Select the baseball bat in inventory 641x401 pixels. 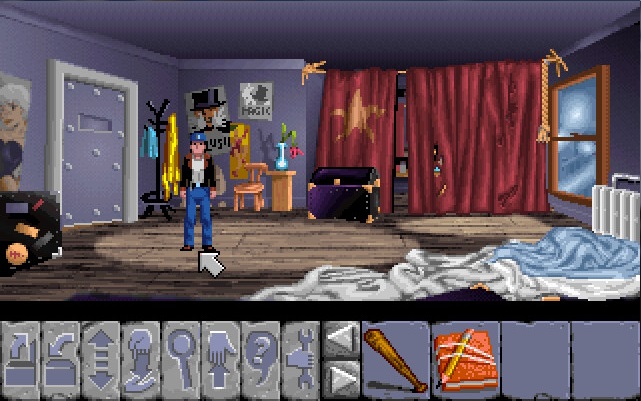(395, 358)
